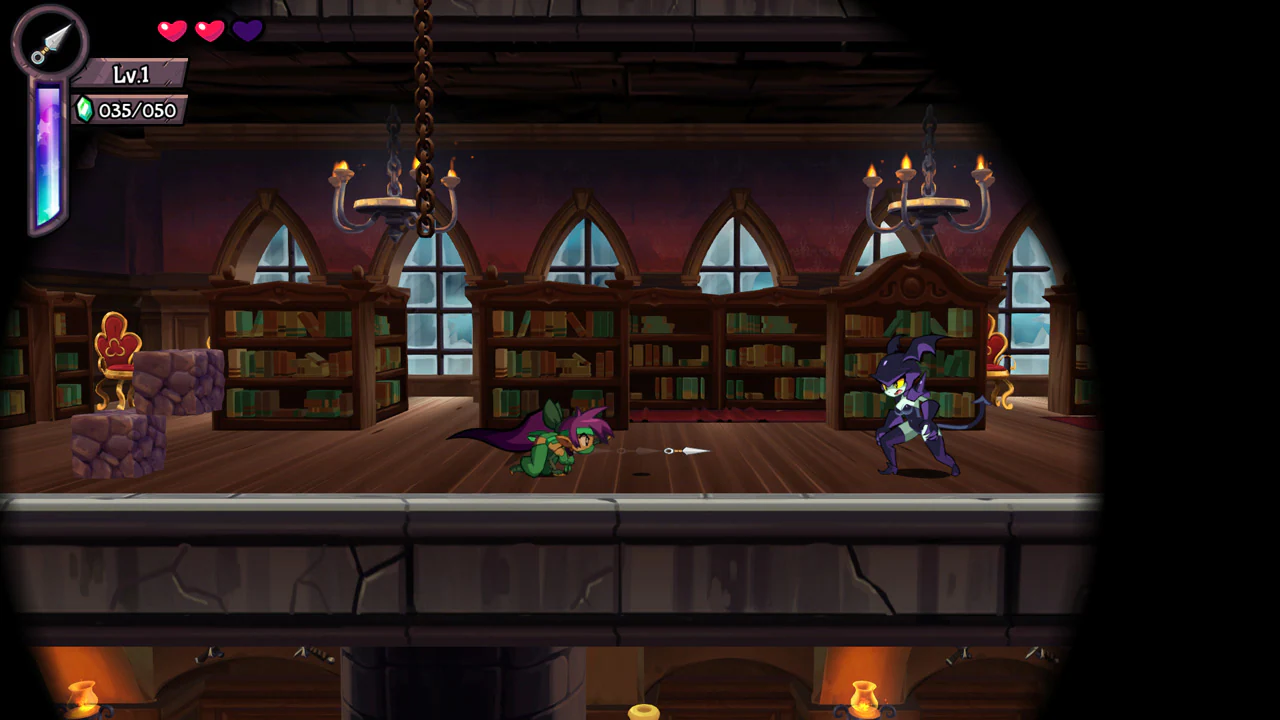Screen dimensions: 1280x720
Task: Click the purple demon enemy
Action: [x=910, y=410]
